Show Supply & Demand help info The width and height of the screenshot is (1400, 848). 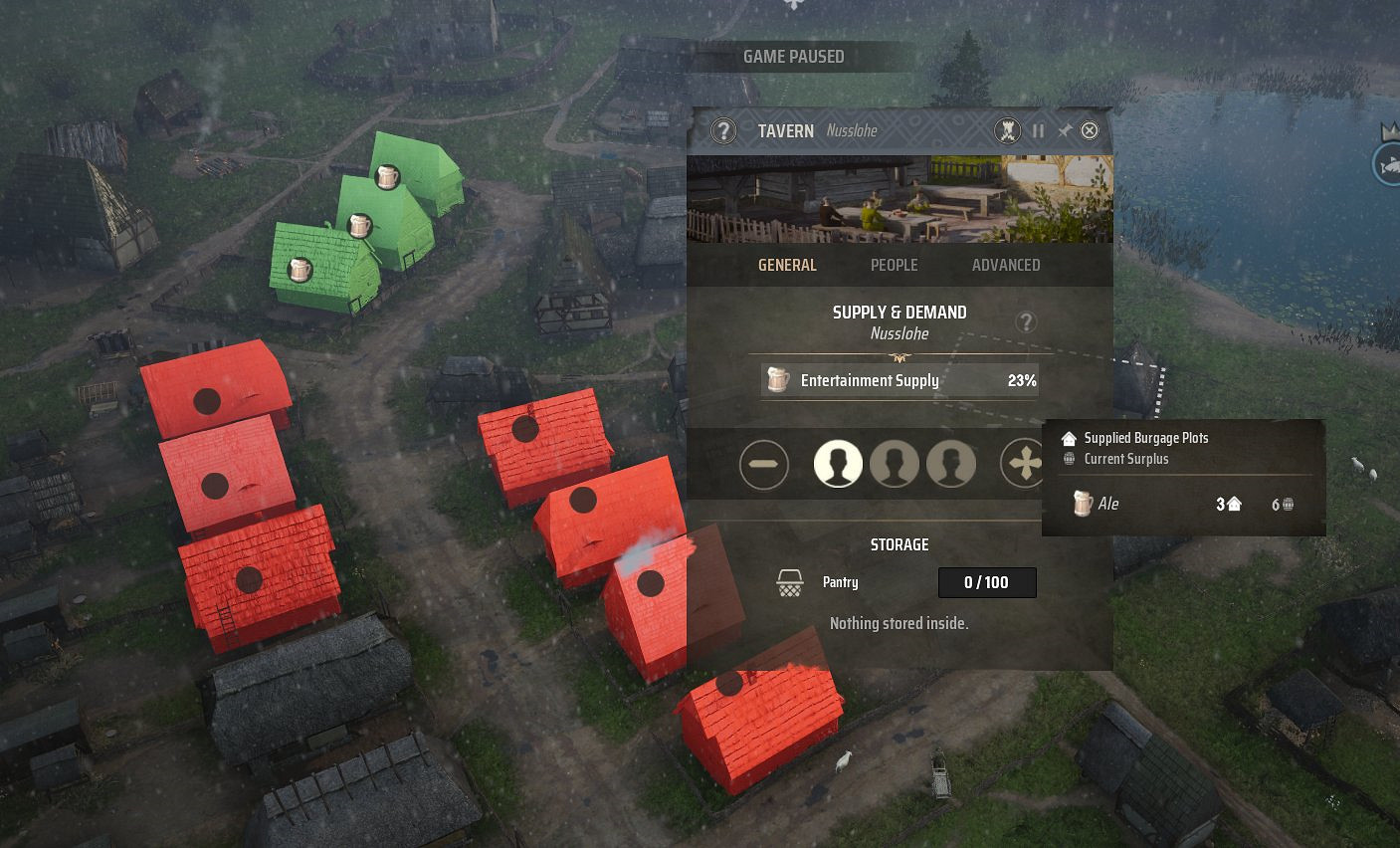pyautogui.click(x=1025, y=321)
